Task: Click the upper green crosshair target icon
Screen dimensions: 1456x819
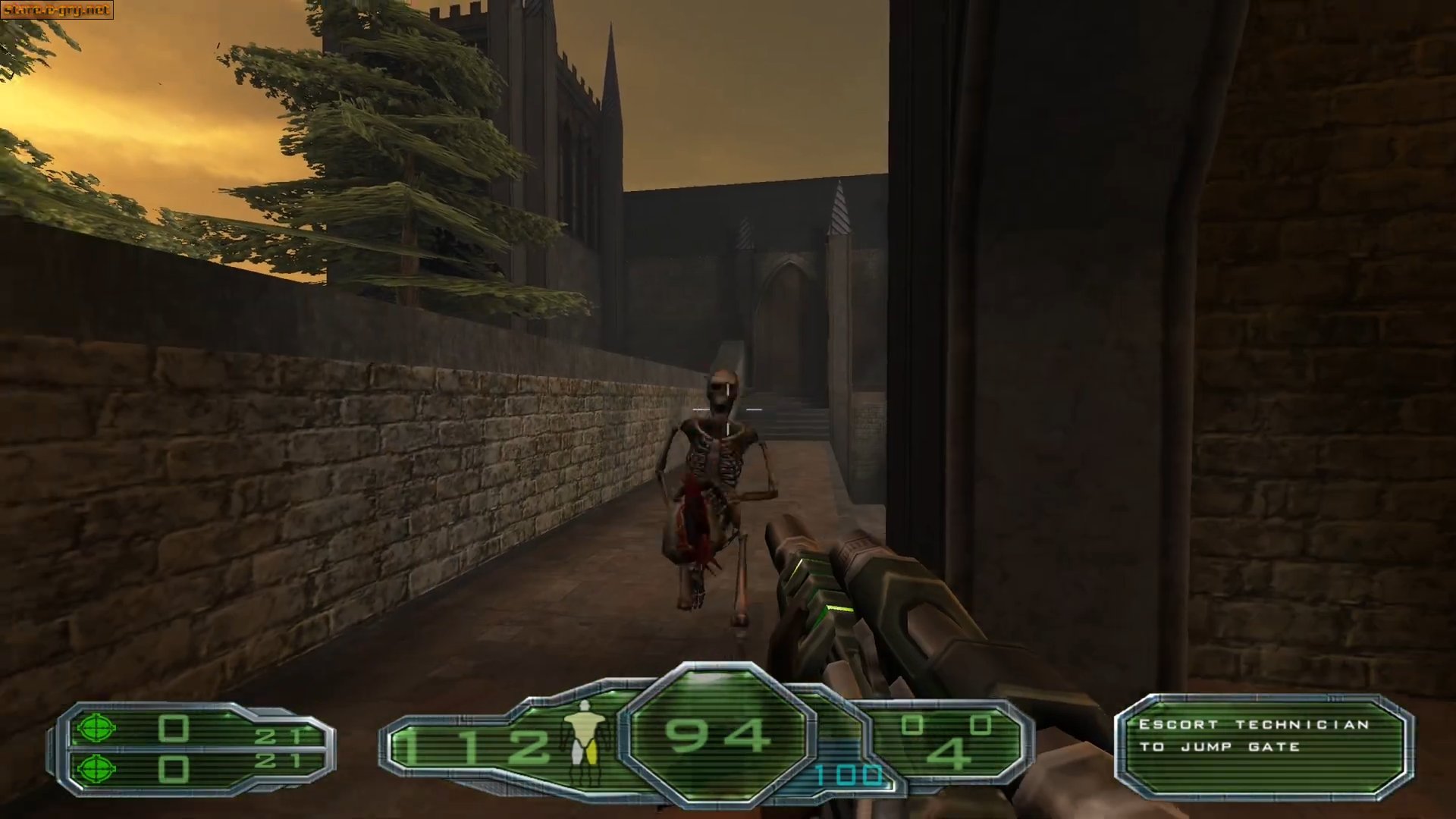Action: (95, 729)
